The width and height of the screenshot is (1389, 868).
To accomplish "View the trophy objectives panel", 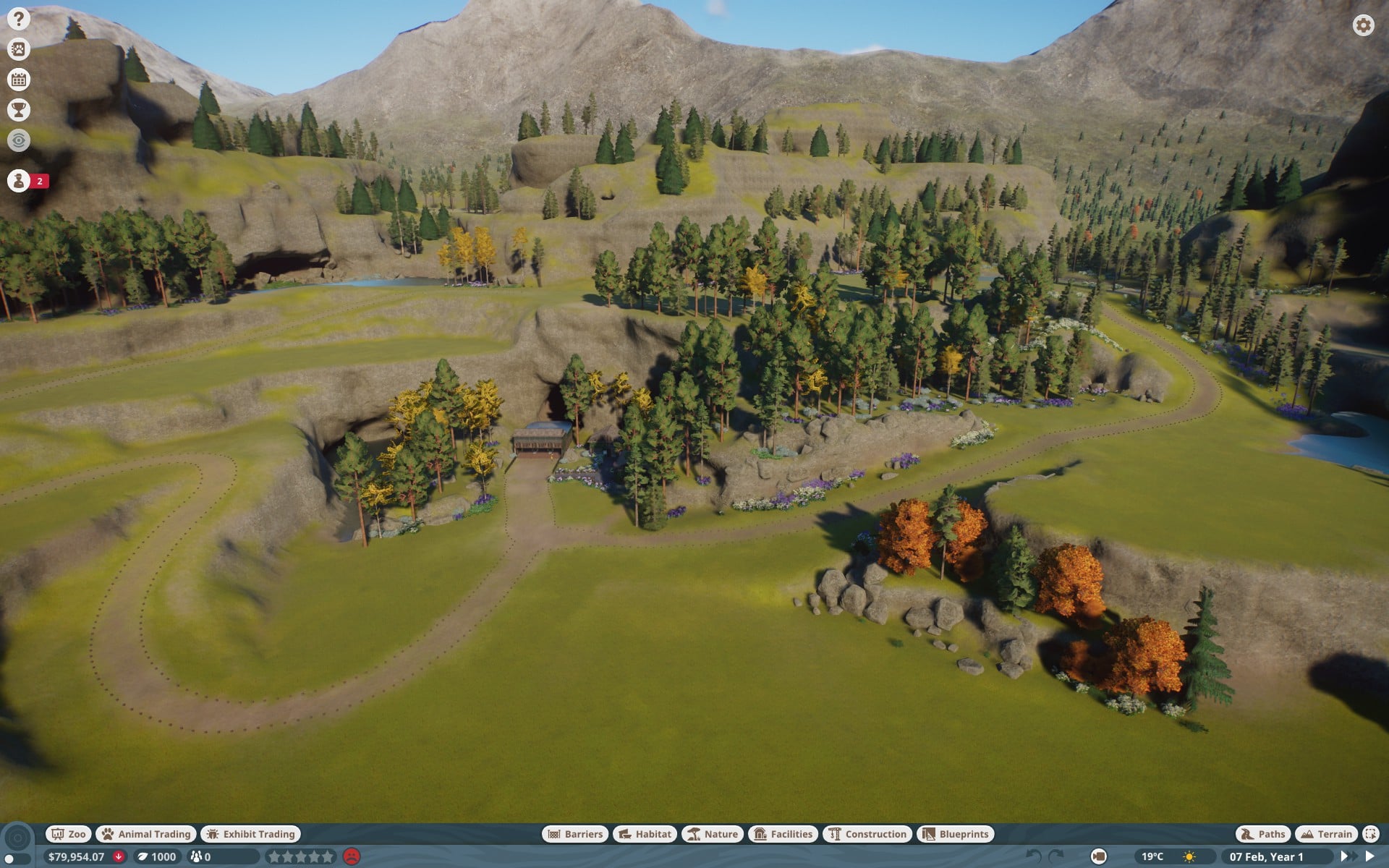I will click(19, 110).
